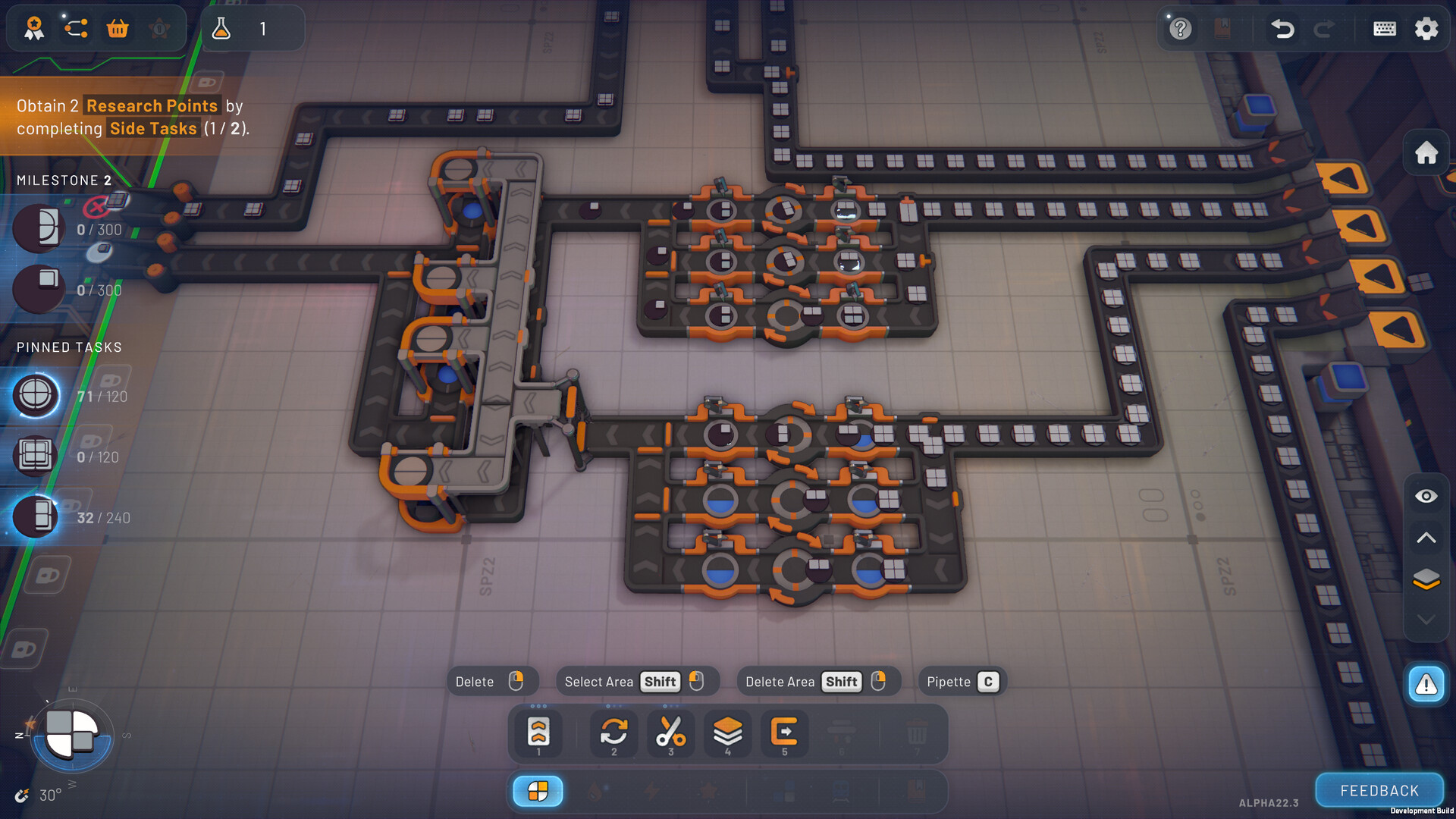Open the keyboard shortcuts overlay

(x=1385, y=29)
